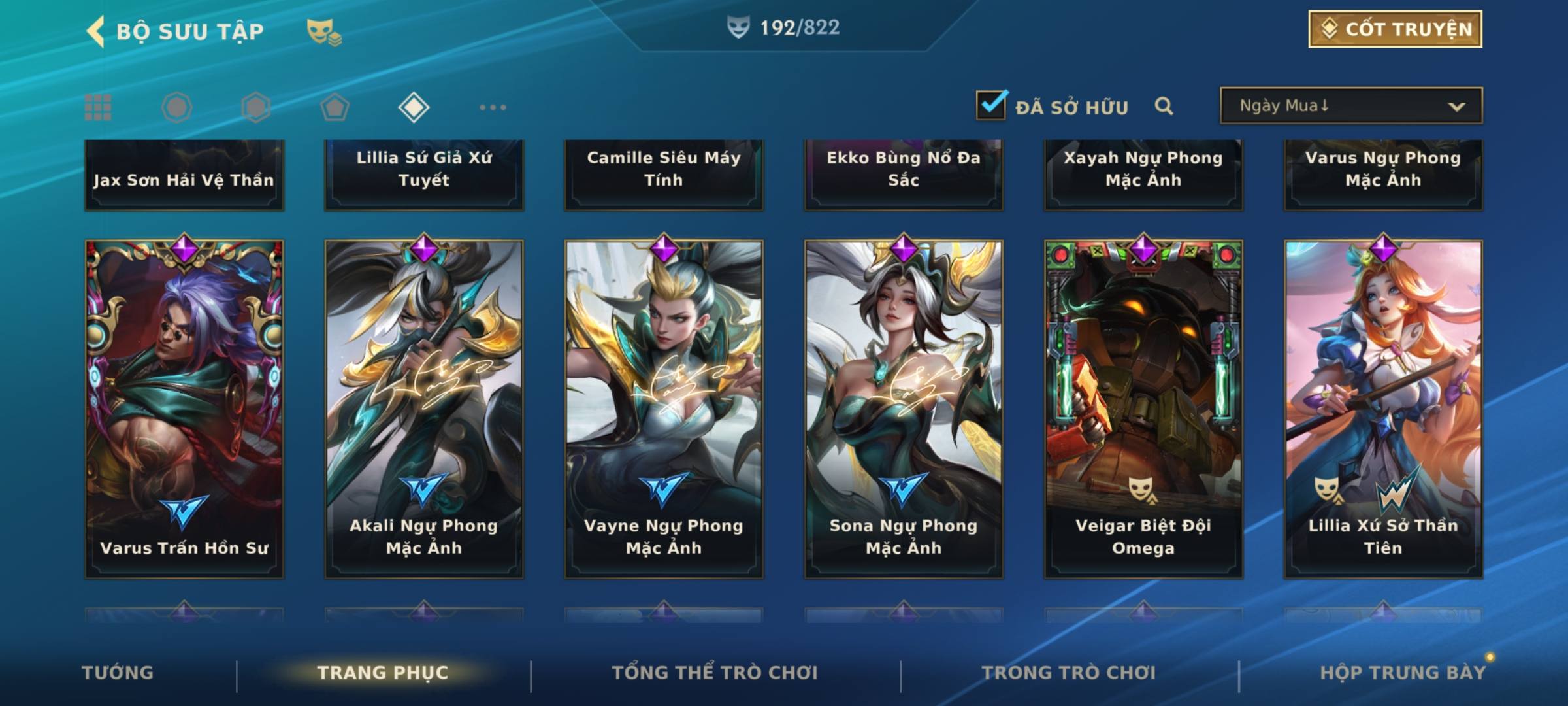Choose Sona Ngự Phong Mặc Ảnh card
The image size is (1568, 706).
(x=904, y=409)
